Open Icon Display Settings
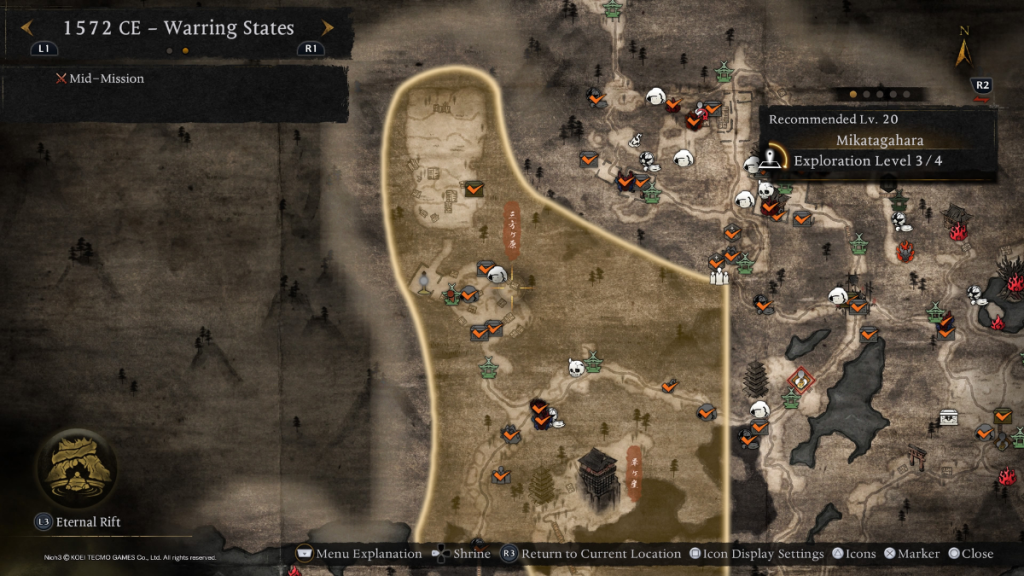 tap(756, 553)
